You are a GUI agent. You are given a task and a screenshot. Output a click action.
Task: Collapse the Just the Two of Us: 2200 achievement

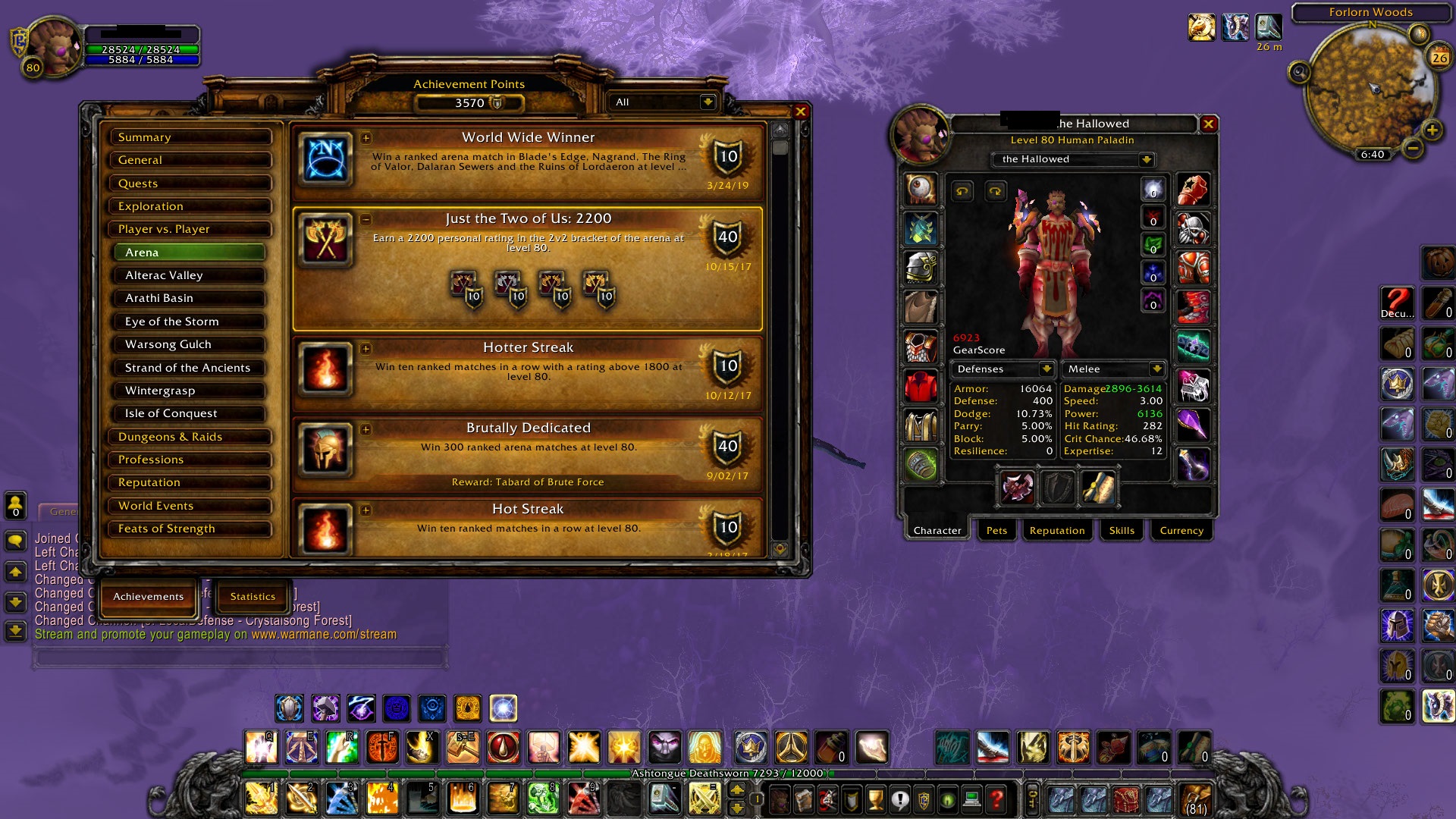(367, 218)
